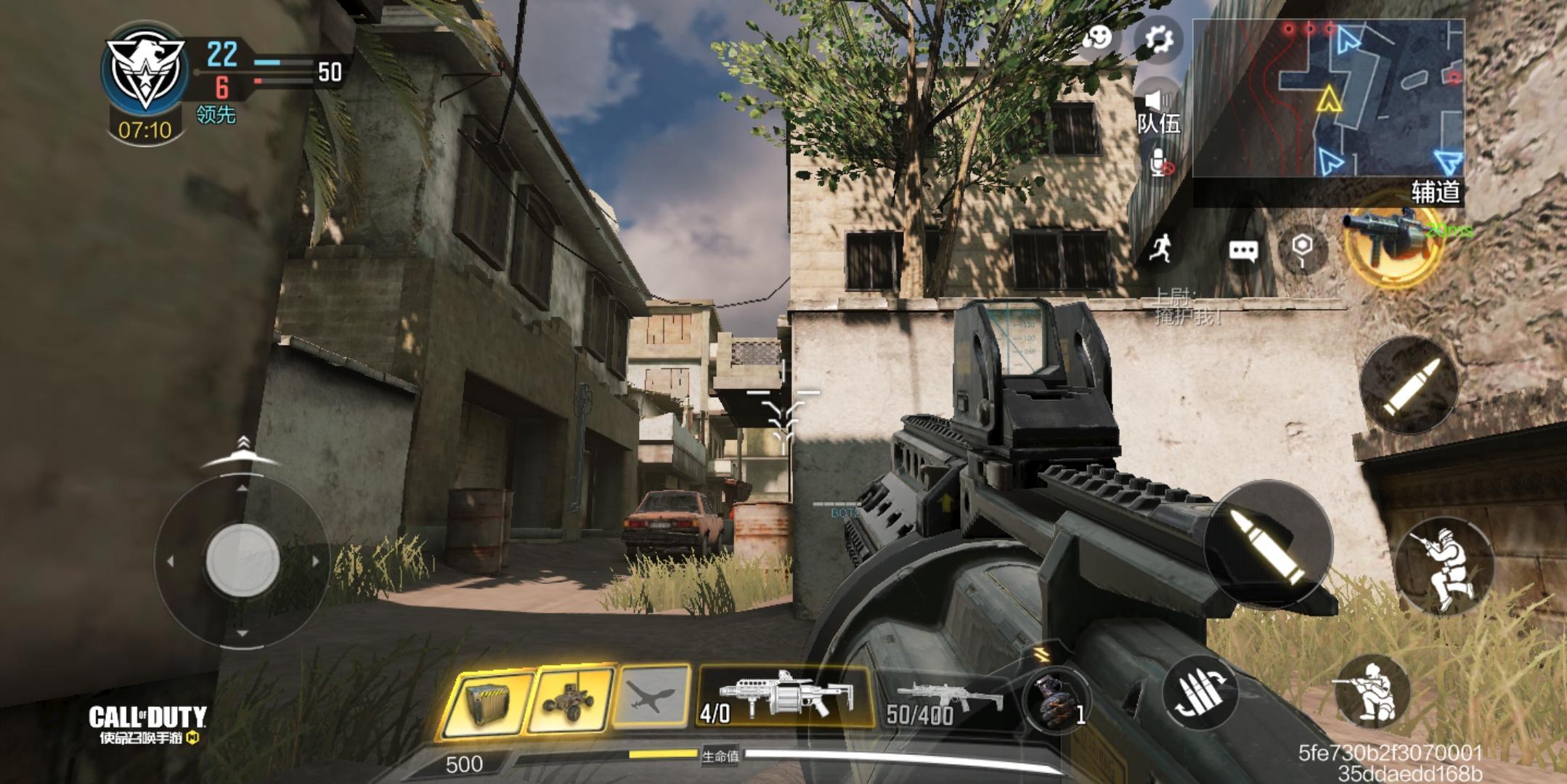Tap the crouch soldier button

1372,692
